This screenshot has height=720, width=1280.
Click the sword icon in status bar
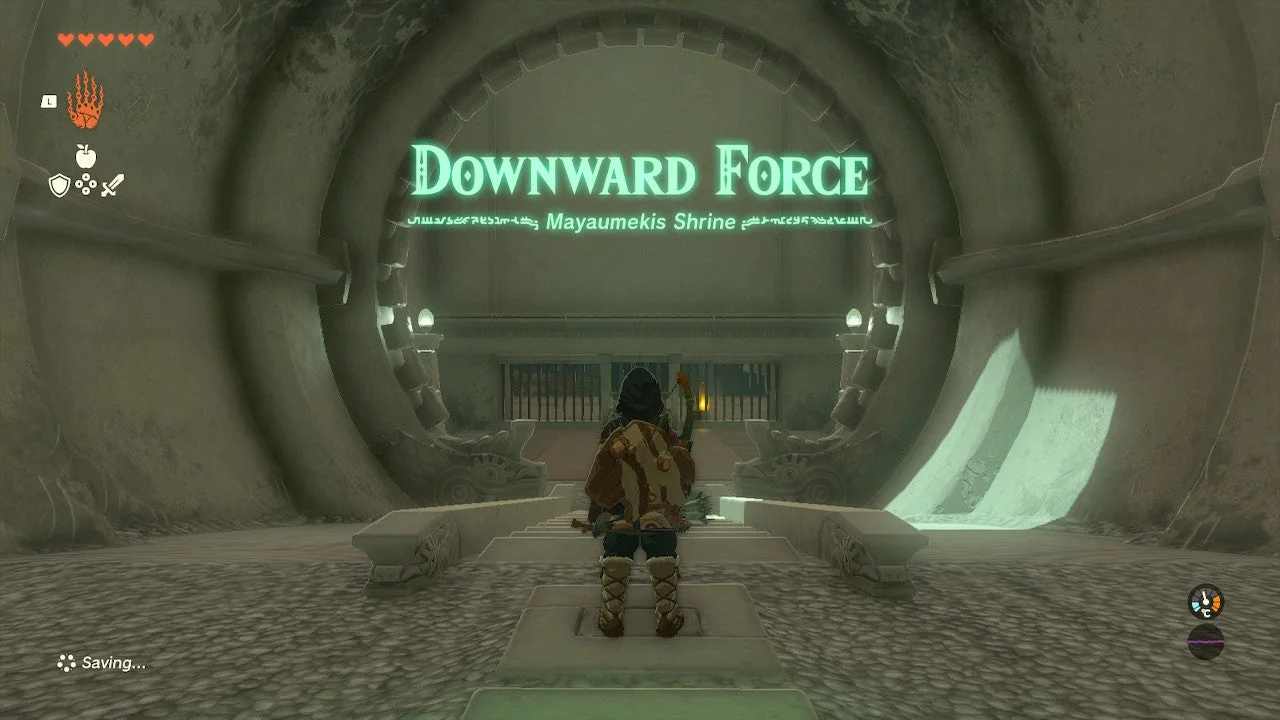112,185
